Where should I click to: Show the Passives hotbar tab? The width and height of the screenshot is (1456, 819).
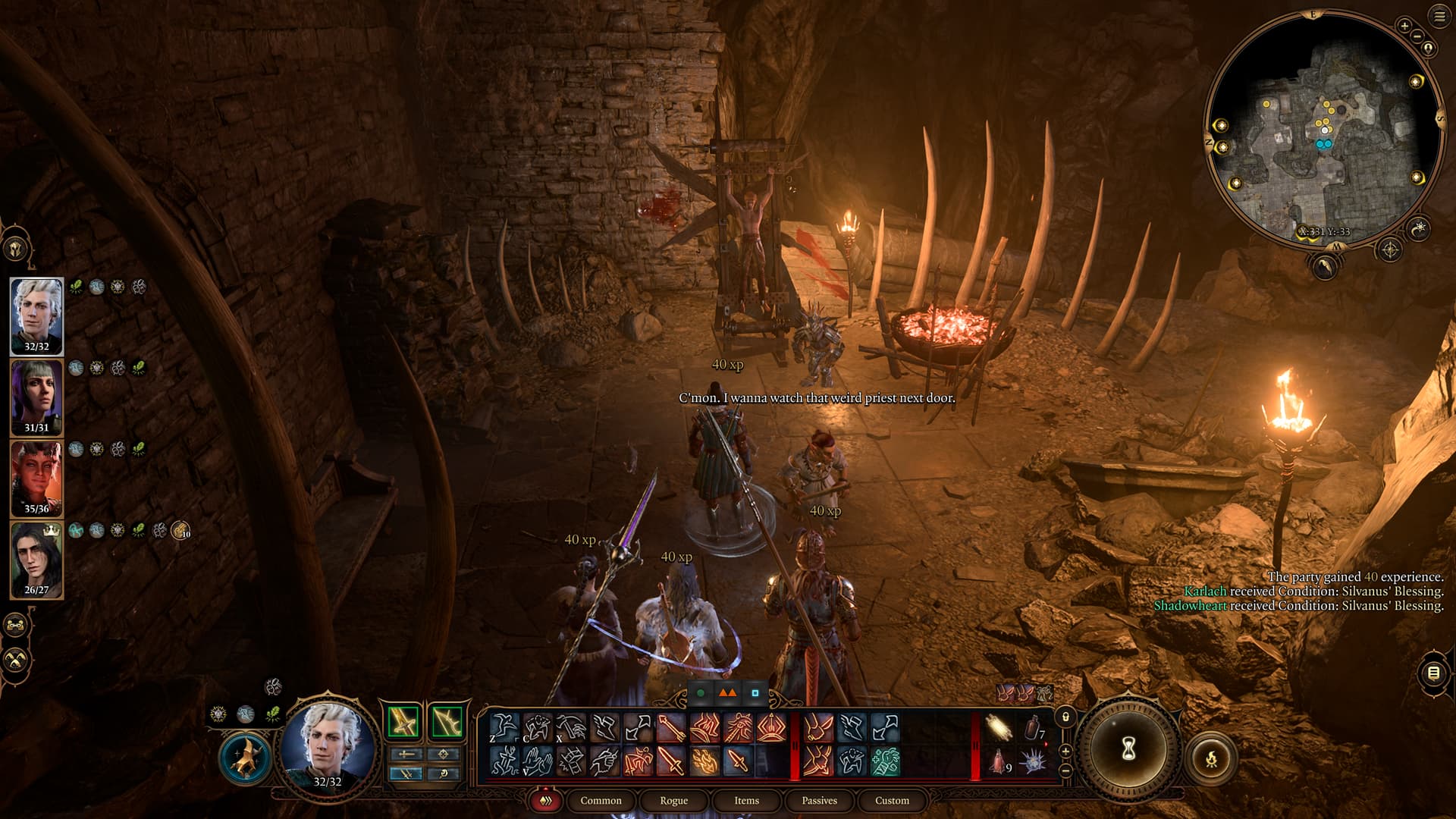[x=819, y=801]
